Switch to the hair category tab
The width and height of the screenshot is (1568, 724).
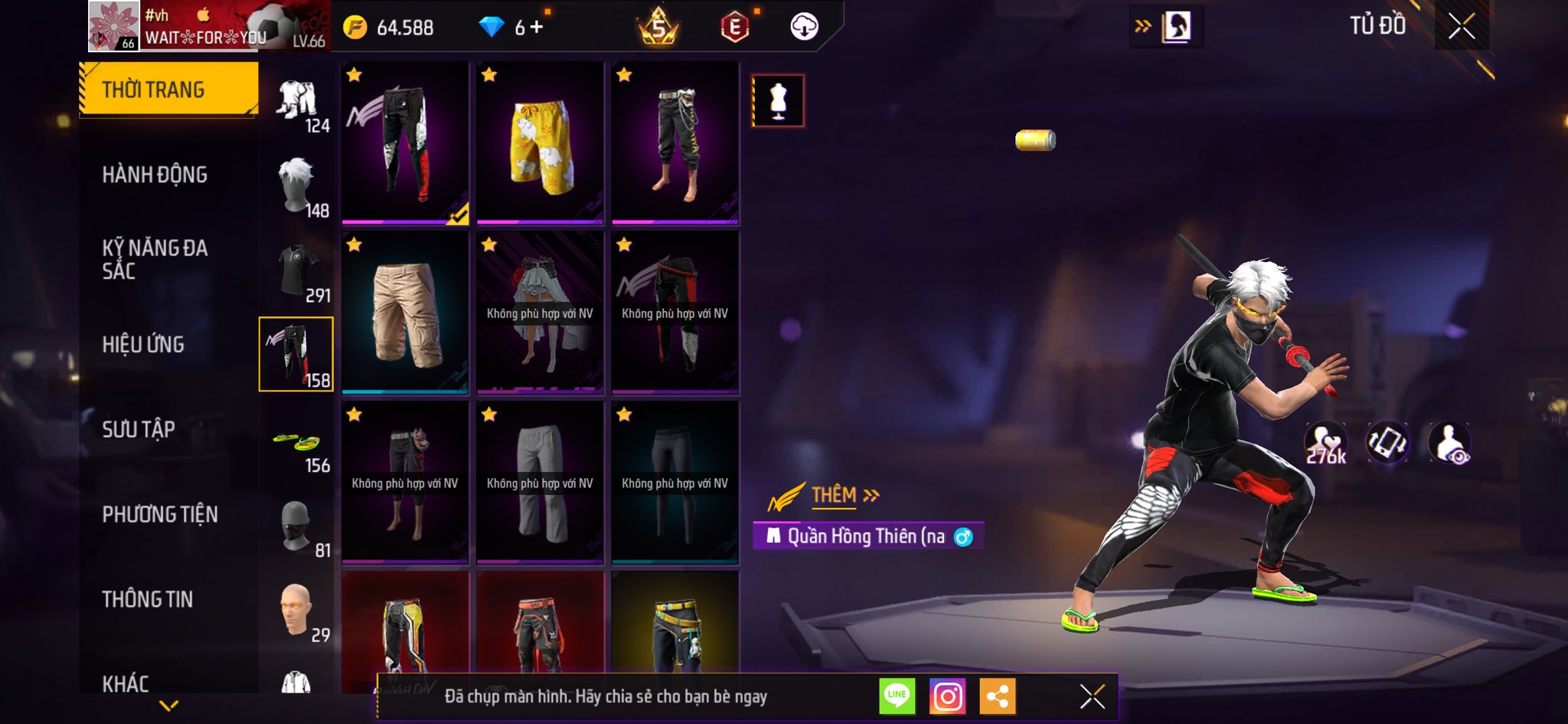click(297, 186)
